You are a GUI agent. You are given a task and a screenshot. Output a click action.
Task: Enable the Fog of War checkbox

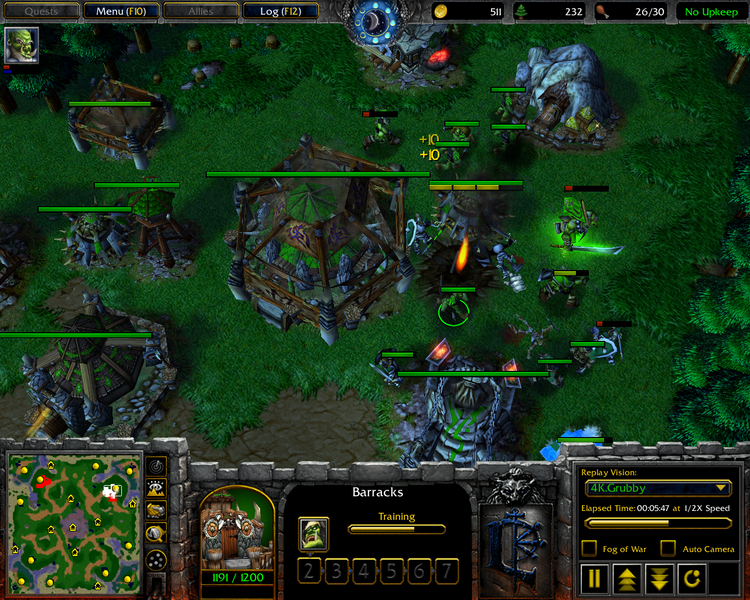(x=589, y=548)
